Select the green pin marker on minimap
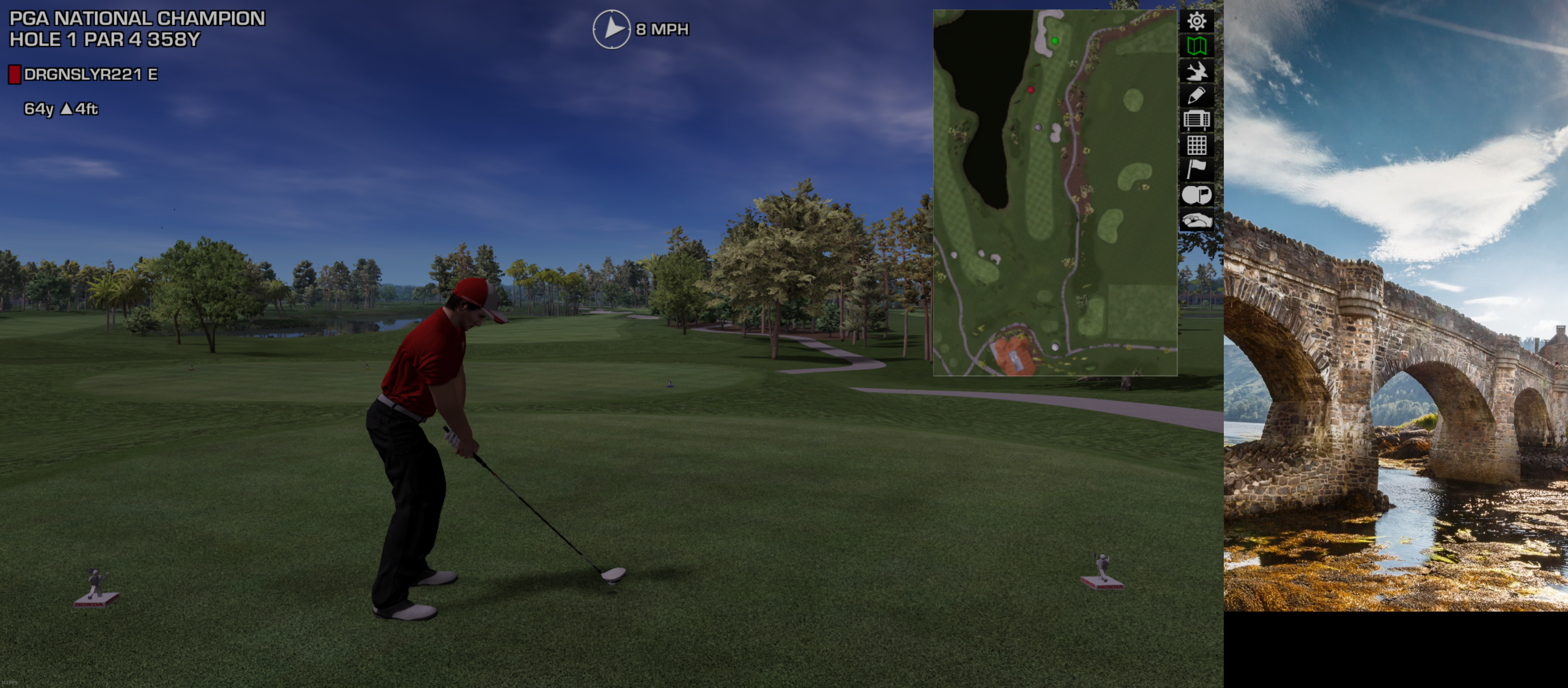The width and height of the screenshot is (1568, 688). click(x=1055, y=41)
